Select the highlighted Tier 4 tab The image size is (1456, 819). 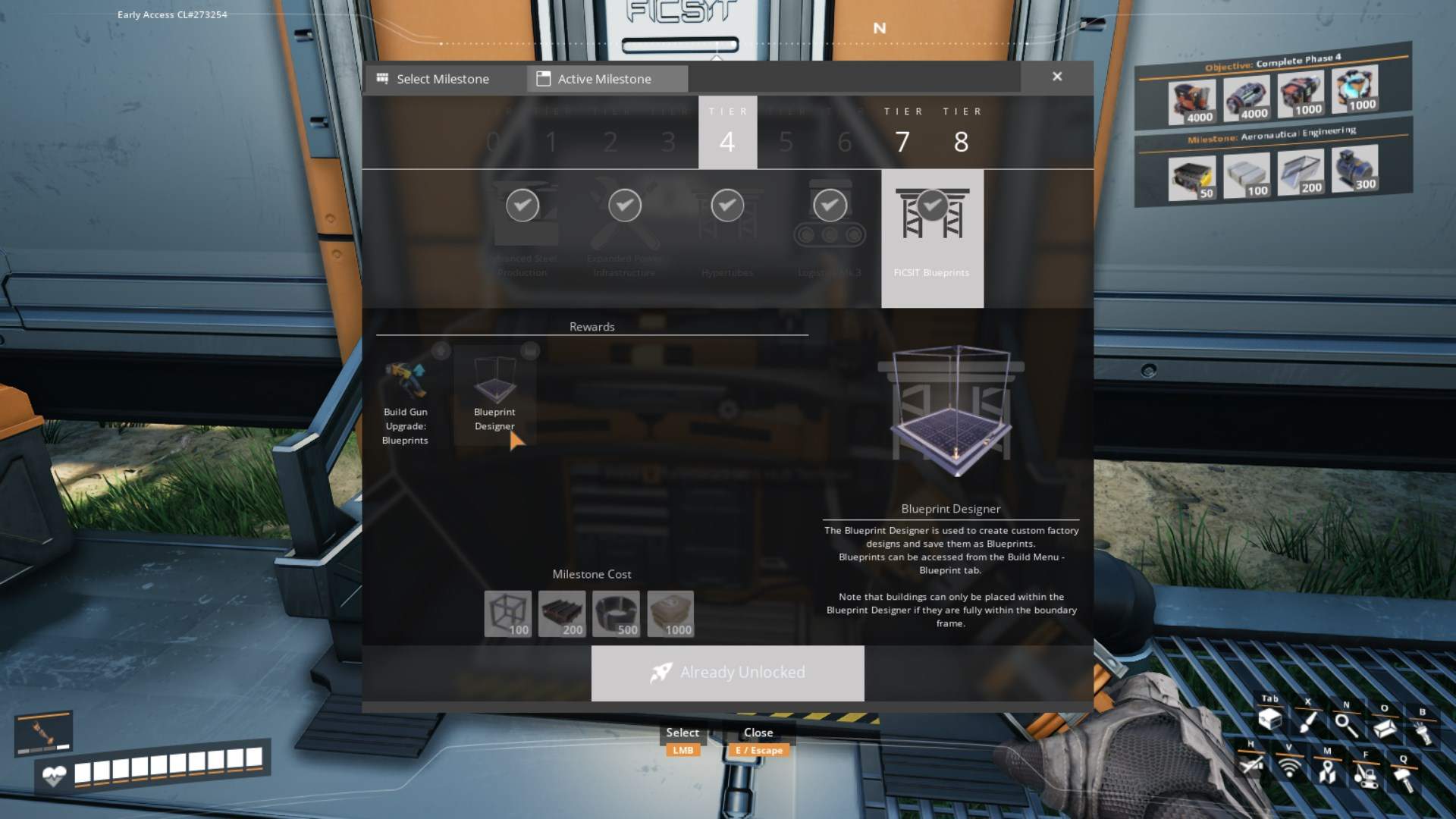(x=727, y=133)
